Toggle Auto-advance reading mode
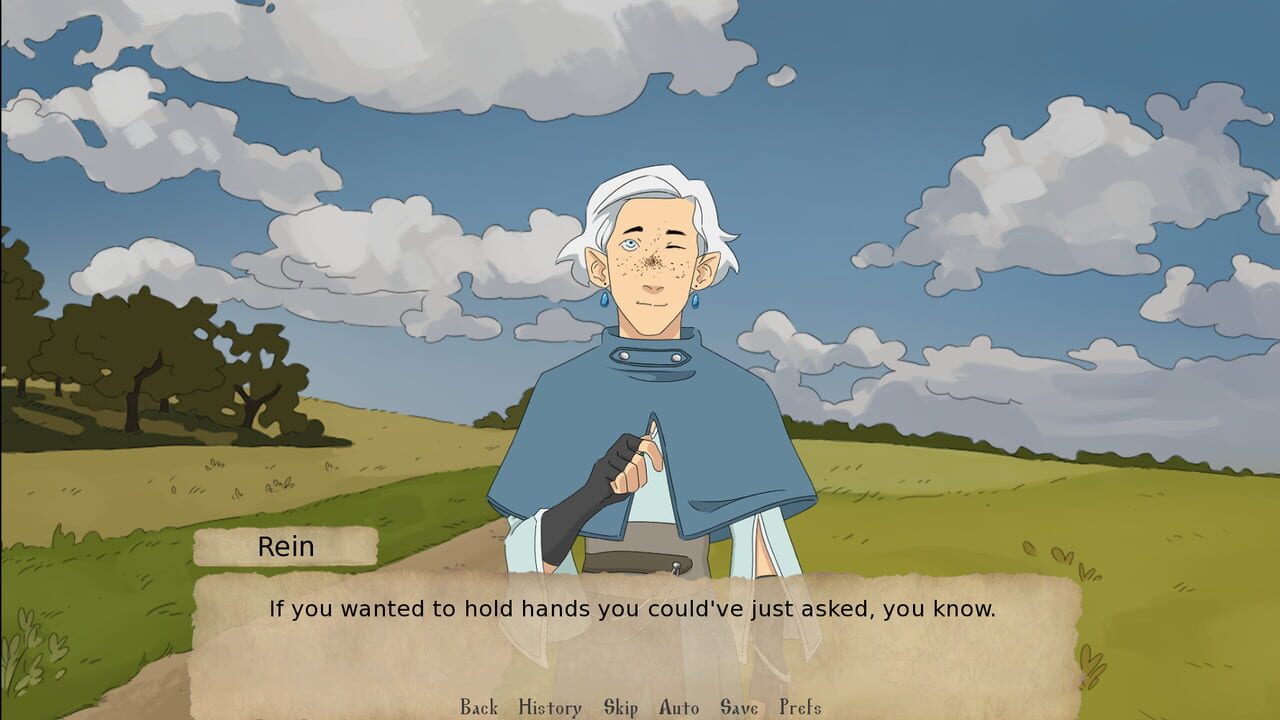Screen dimensions: 1280x720 tap(677, 707)
